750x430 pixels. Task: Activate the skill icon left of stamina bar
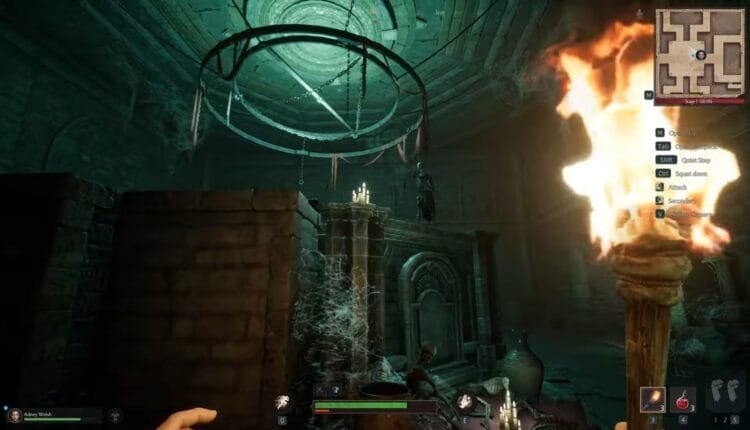[283, 402]
